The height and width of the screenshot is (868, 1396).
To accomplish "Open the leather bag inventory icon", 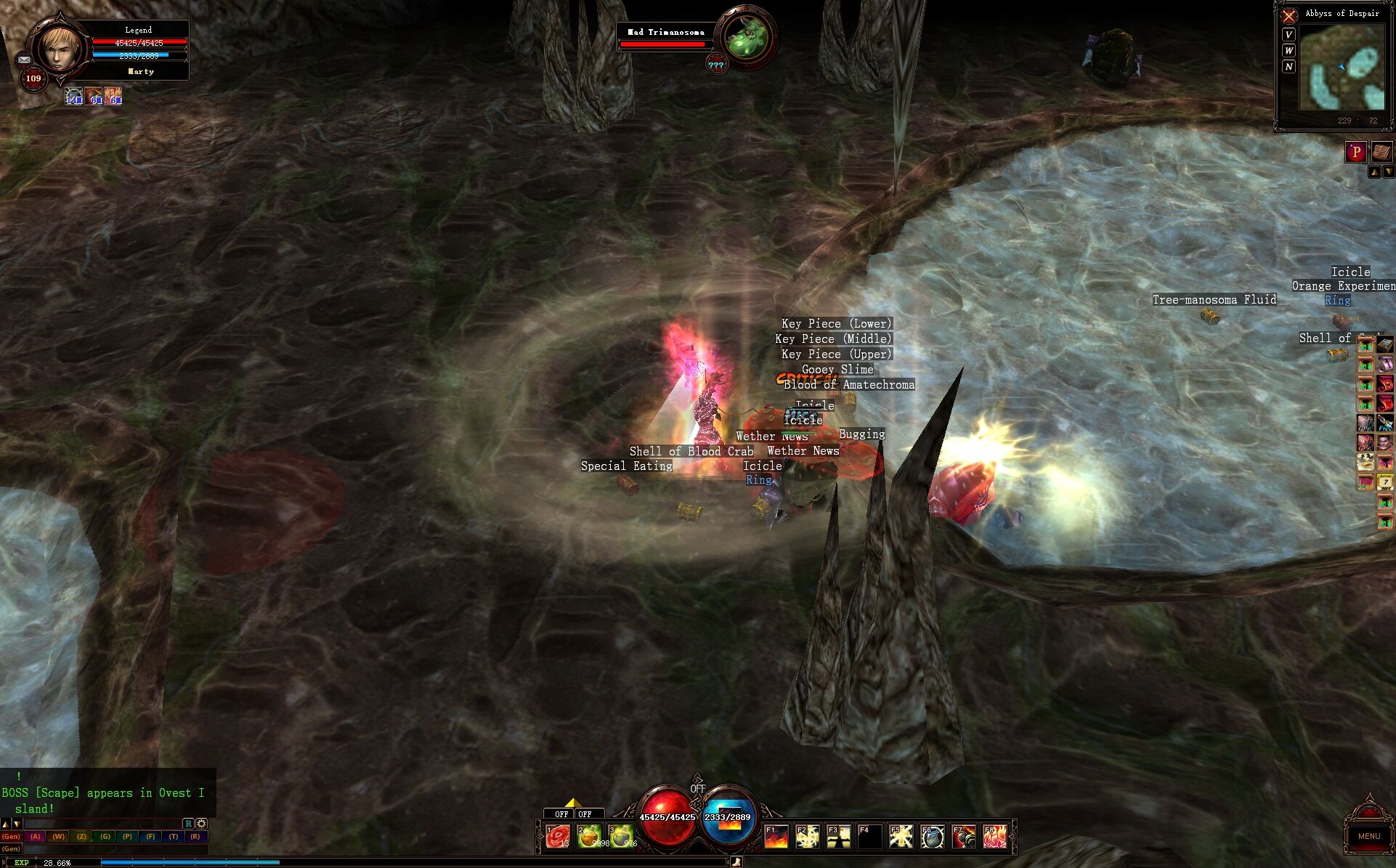I will click(1381, 152).
